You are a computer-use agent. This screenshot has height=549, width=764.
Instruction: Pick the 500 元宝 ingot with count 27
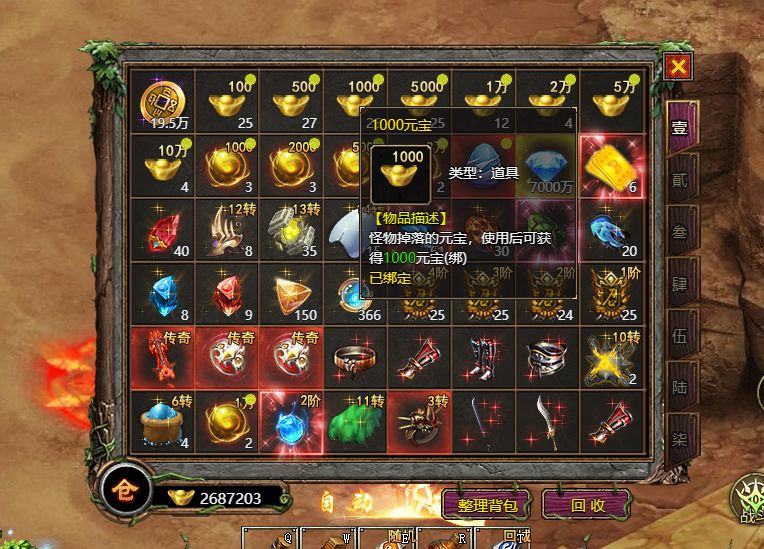(x=290, y=102)
